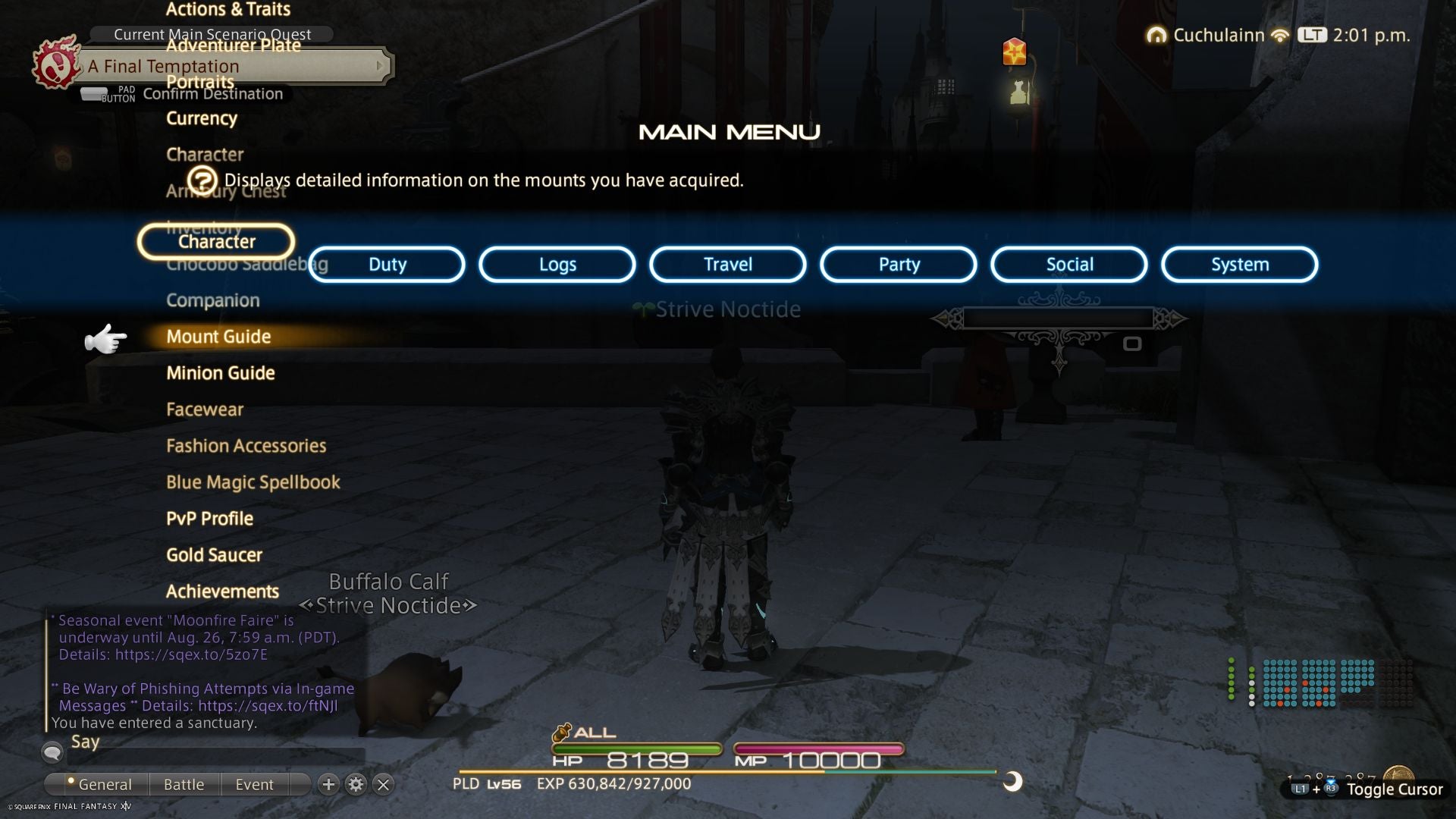Switch to the Battle chat tab
The image size is (1456, 819).
tap(184, 784)
